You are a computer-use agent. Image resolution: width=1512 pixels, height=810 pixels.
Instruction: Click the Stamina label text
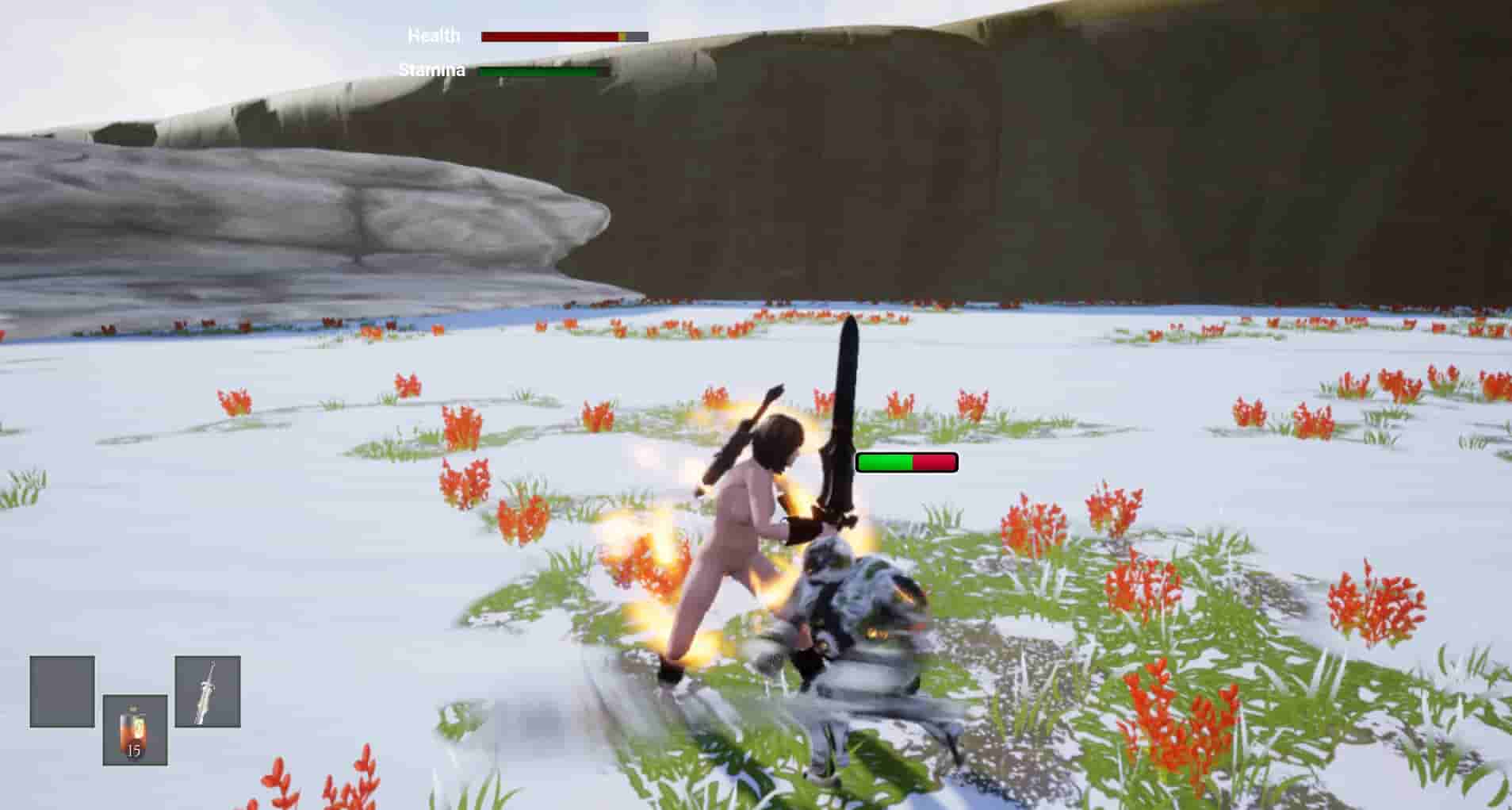(x=431, y=70)
